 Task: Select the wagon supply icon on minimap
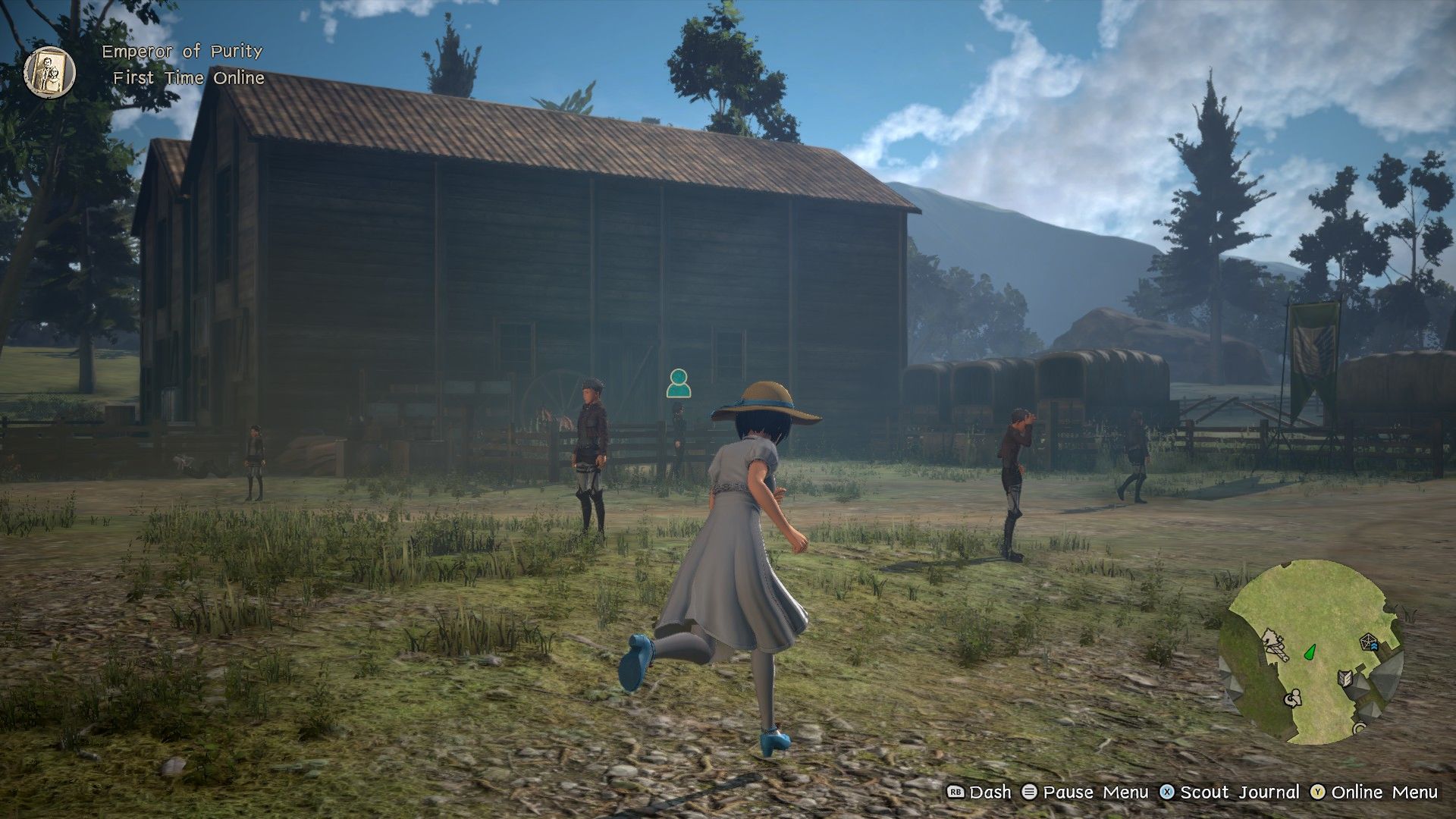tap(1276, 645)
